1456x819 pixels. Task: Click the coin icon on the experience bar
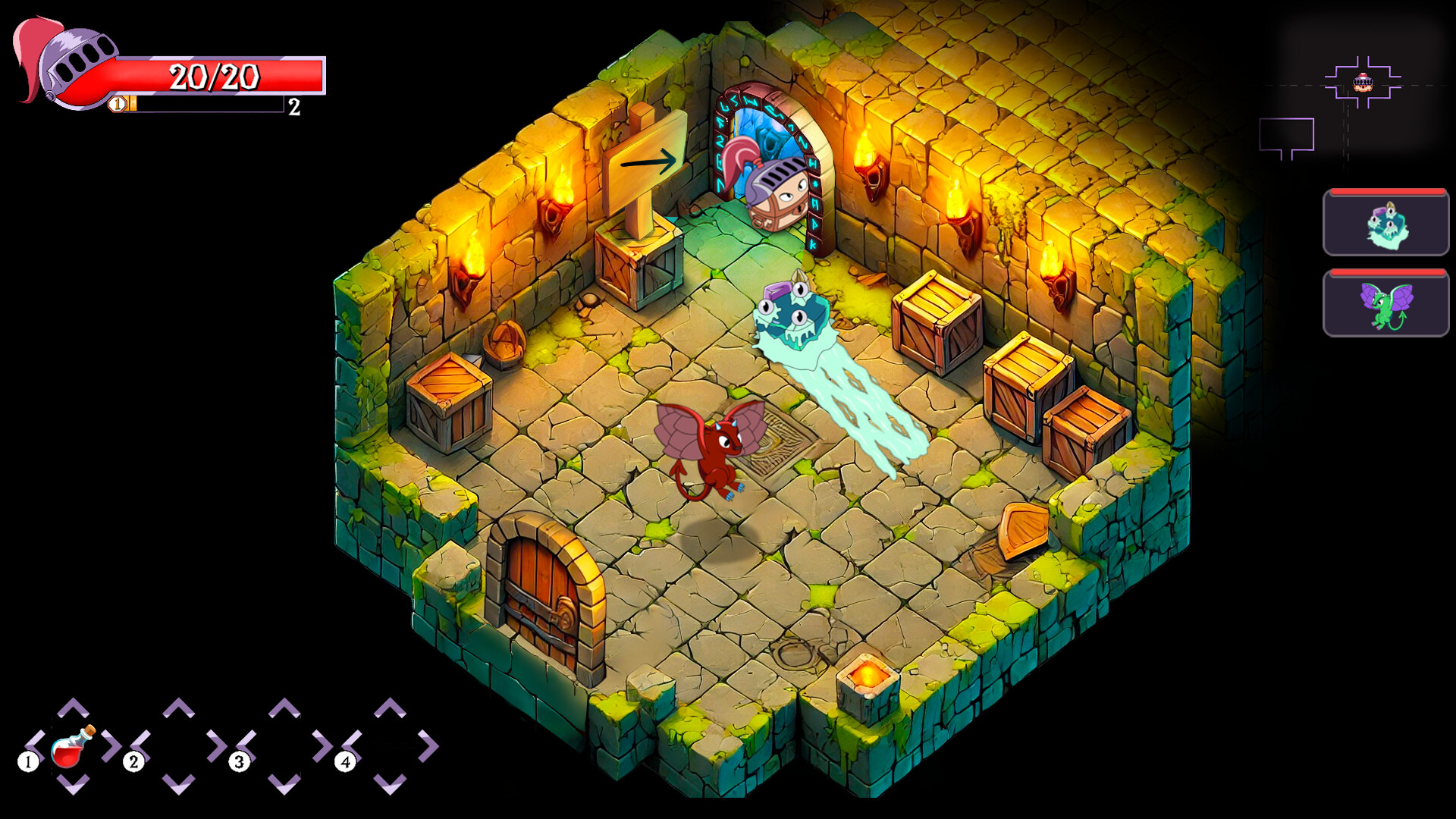click(x=118, y=105)
